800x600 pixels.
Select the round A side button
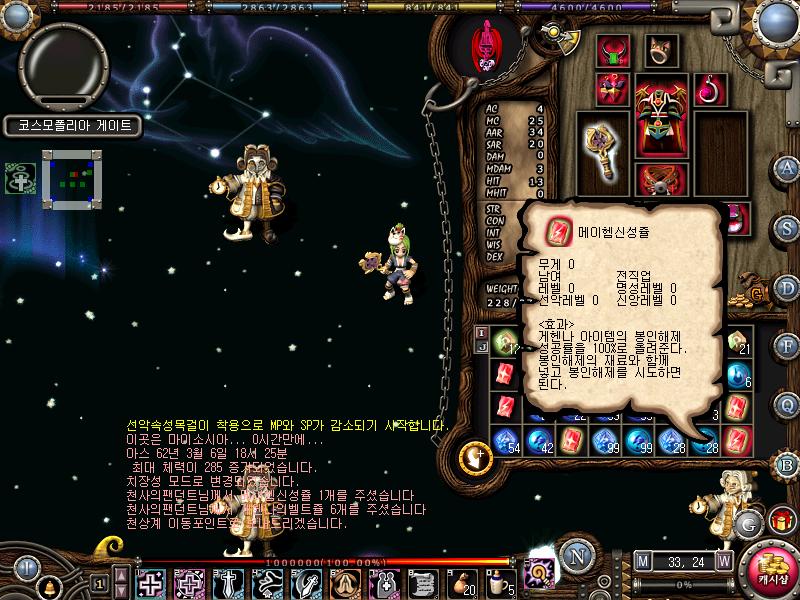pos(787,168)
